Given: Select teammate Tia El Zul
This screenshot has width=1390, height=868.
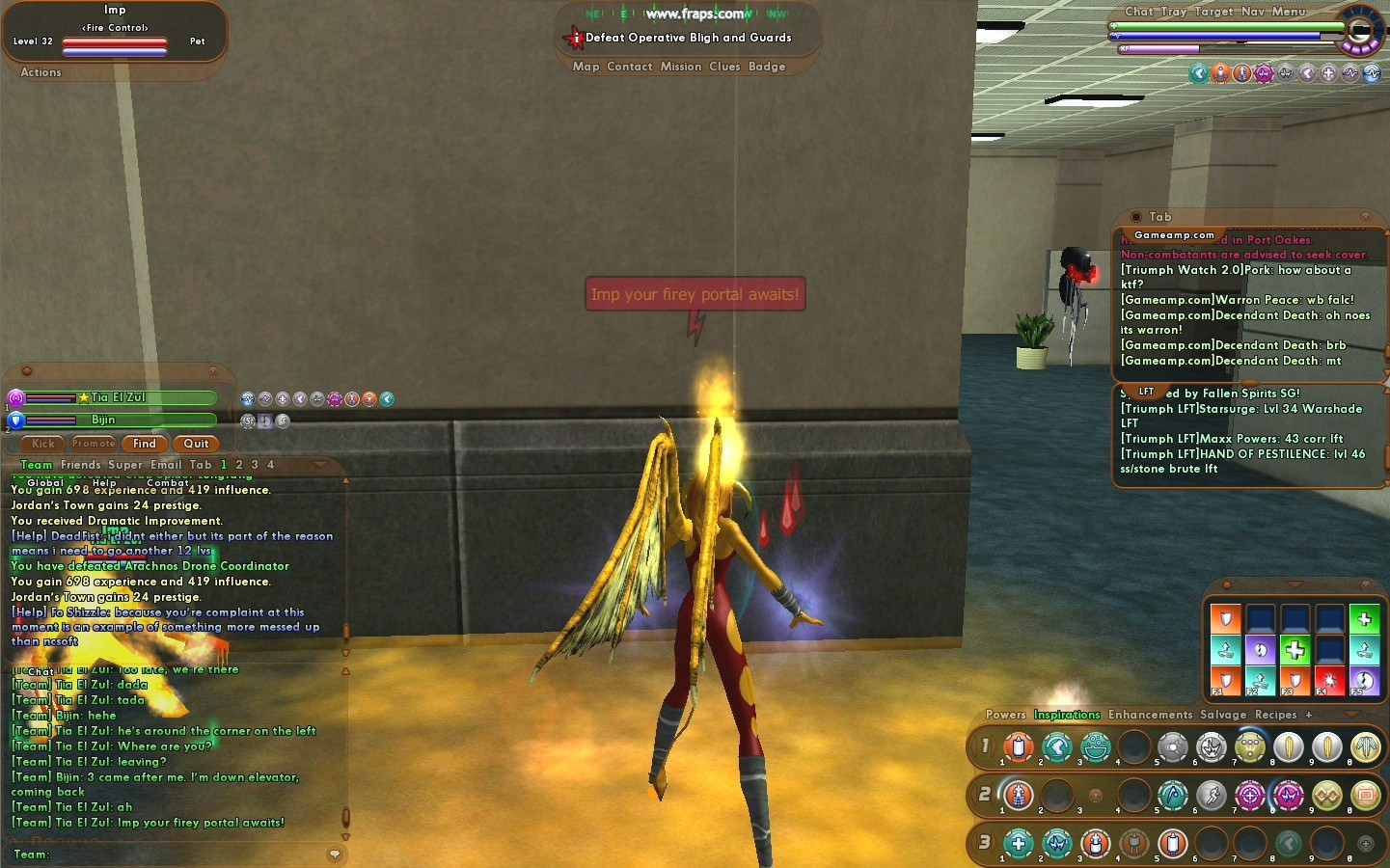Looking at the screenshot, I should click(119, 397).
